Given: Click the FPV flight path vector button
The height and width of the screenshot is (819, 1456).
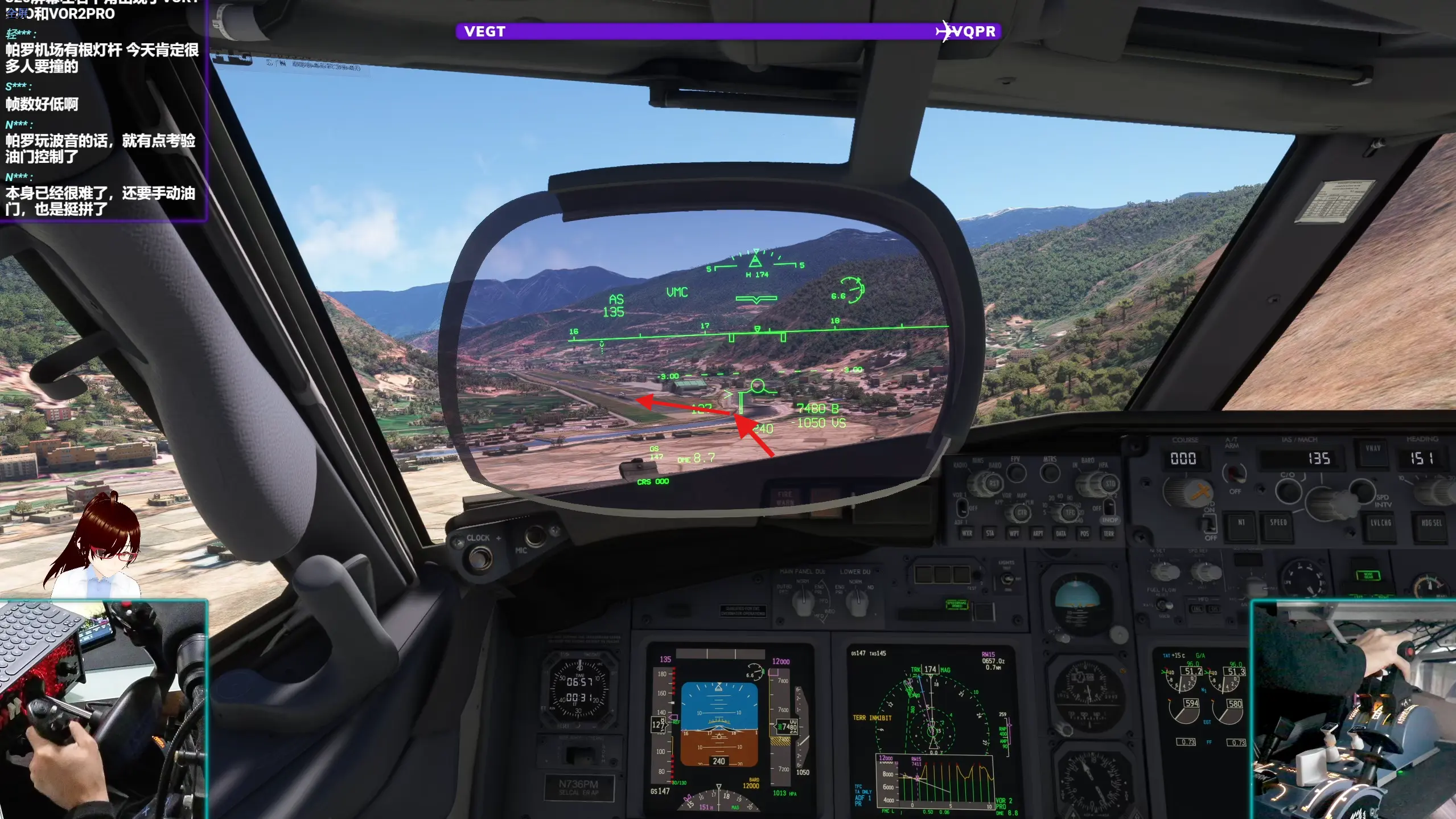Looking at the screenshot, I should click(x=1016, y=472).
